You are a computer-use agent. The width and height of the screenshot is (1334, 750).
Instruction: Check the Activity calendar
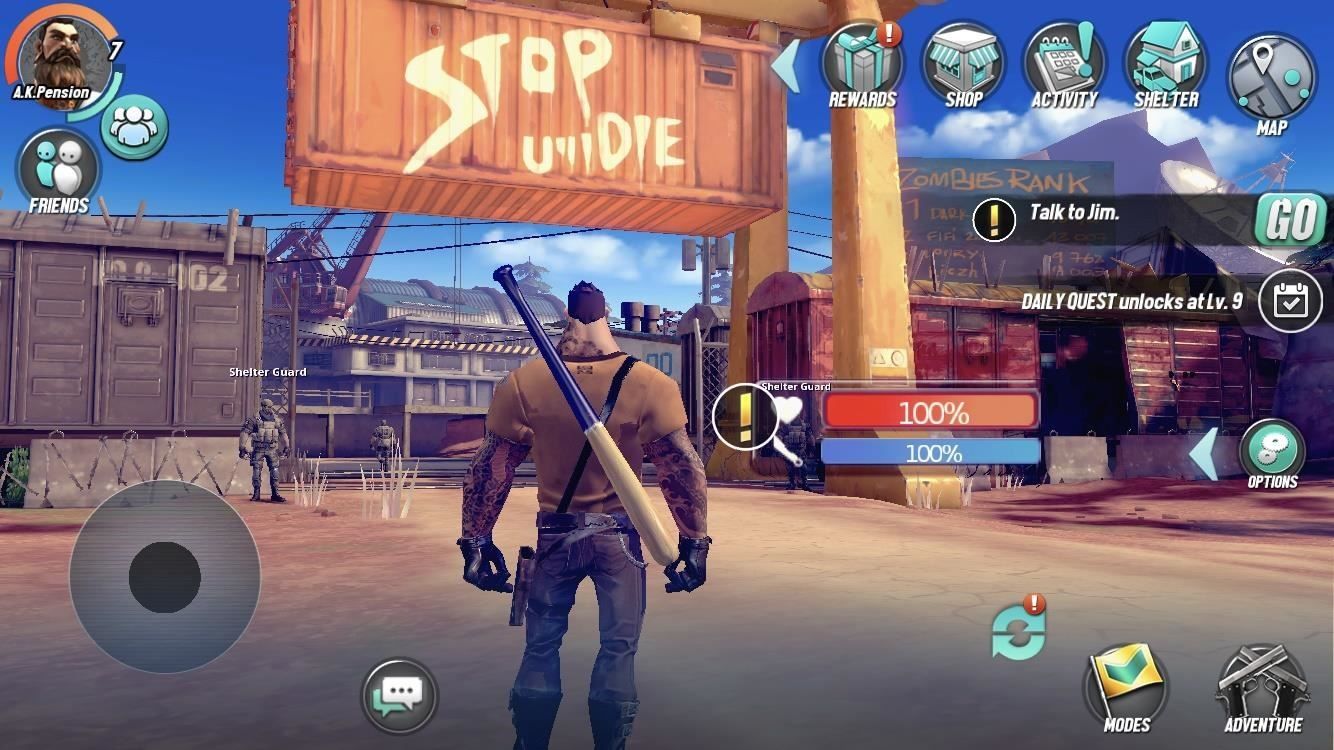1063,62
